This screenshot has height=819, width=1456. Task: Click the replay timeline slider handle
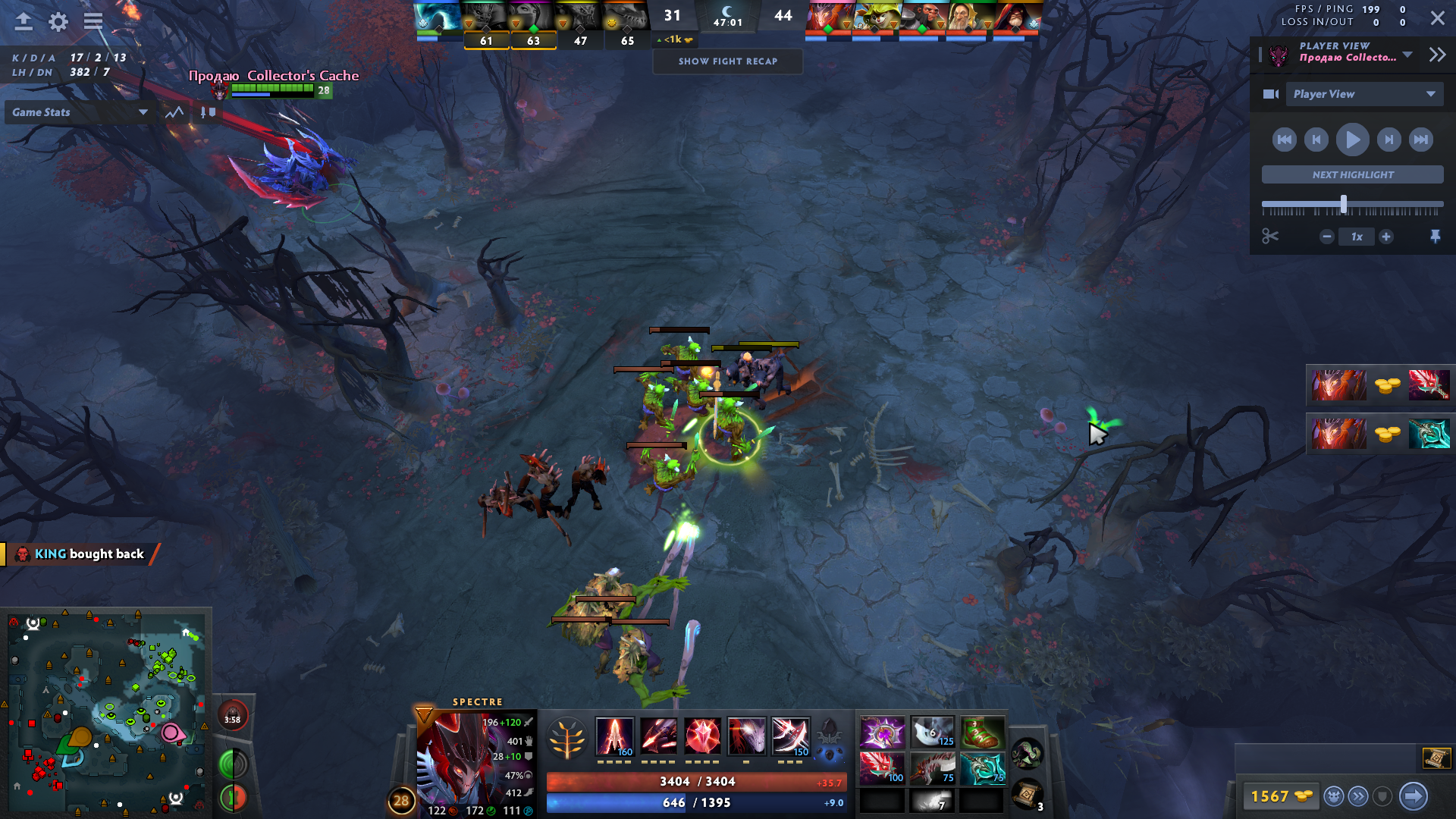[x=1343, y=204]
